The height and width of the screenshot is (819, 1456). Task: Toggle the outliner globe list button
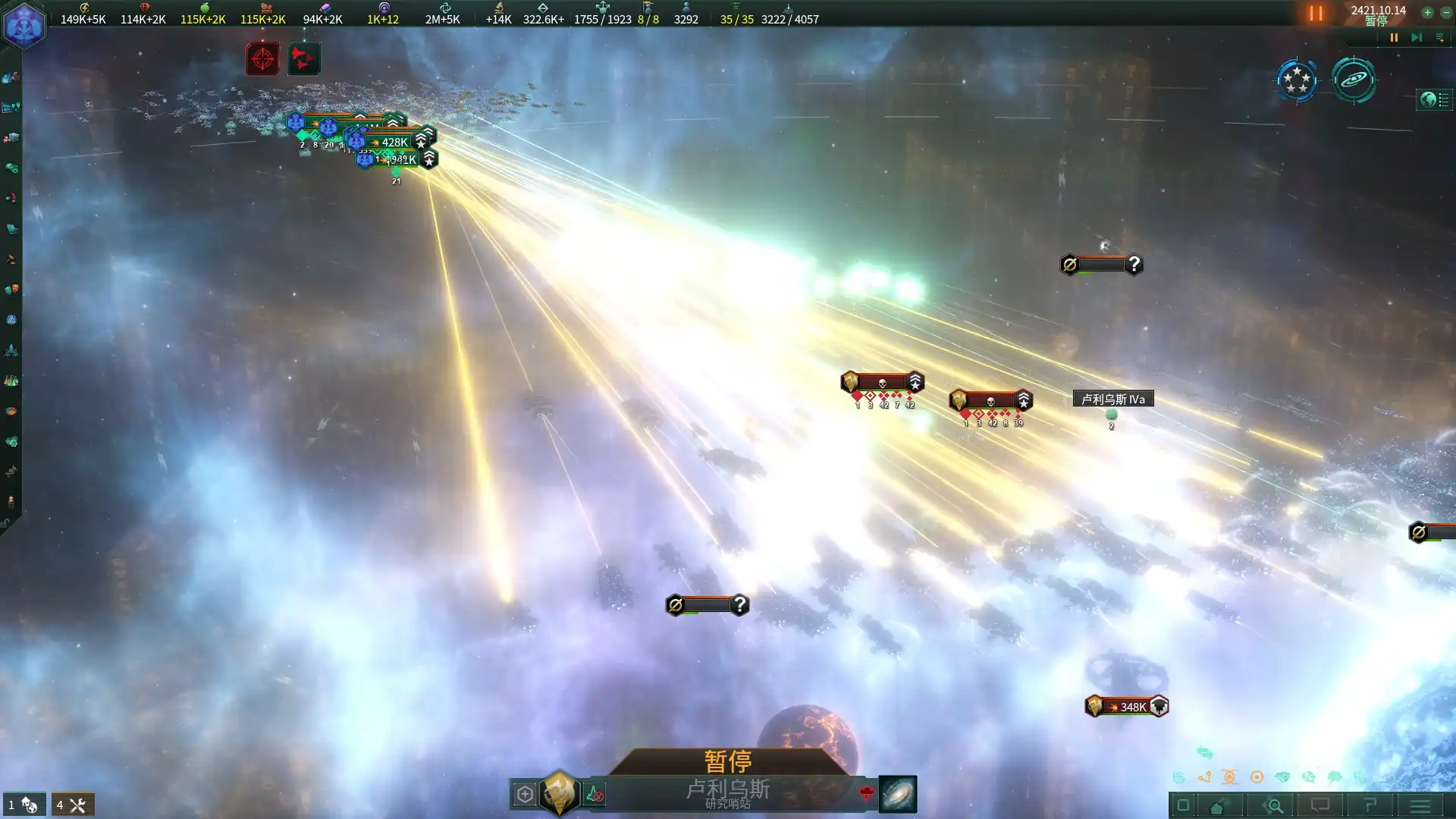[x=1434, y=99]
